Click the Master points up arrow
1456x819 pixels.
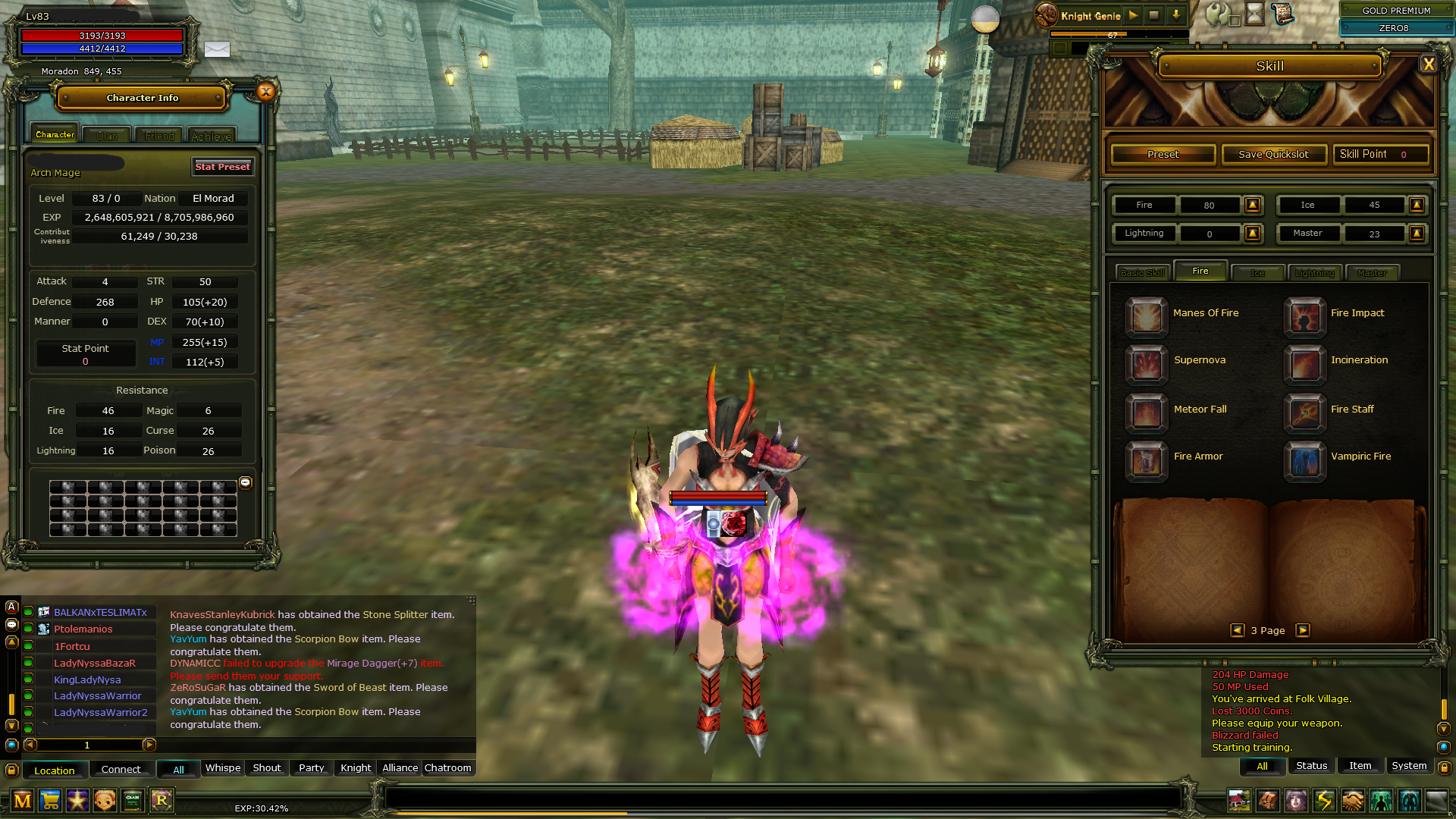[x=1417, y=233]
